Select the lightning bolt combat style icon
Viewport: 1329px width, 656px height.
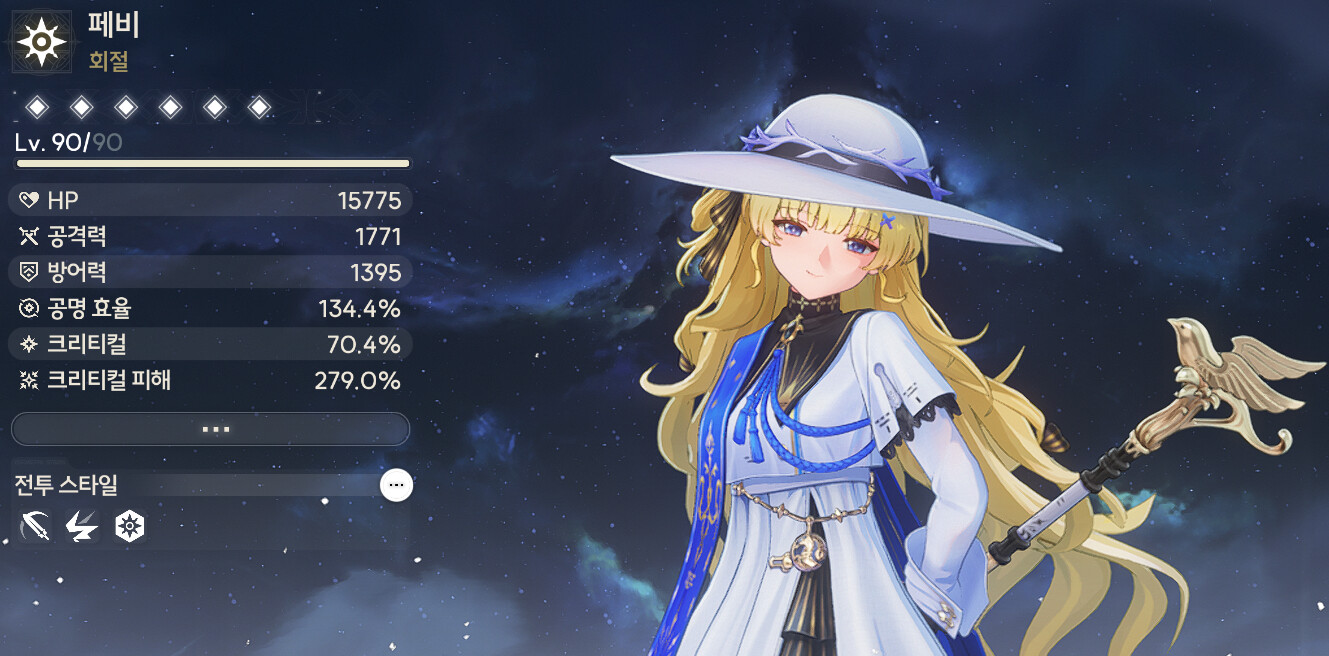81,525
